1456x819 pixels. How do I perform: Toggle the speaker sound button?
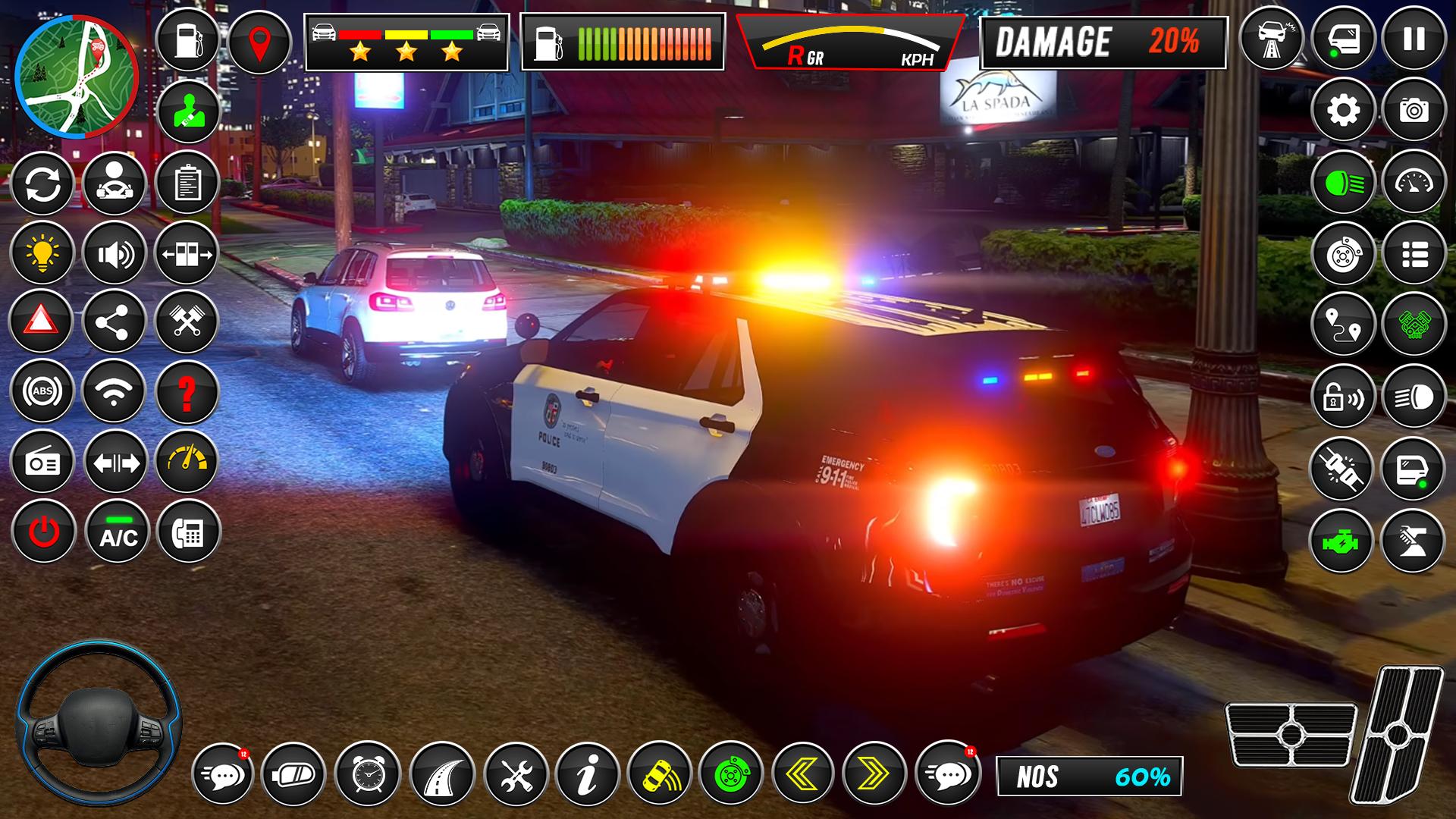coord(115,253)
